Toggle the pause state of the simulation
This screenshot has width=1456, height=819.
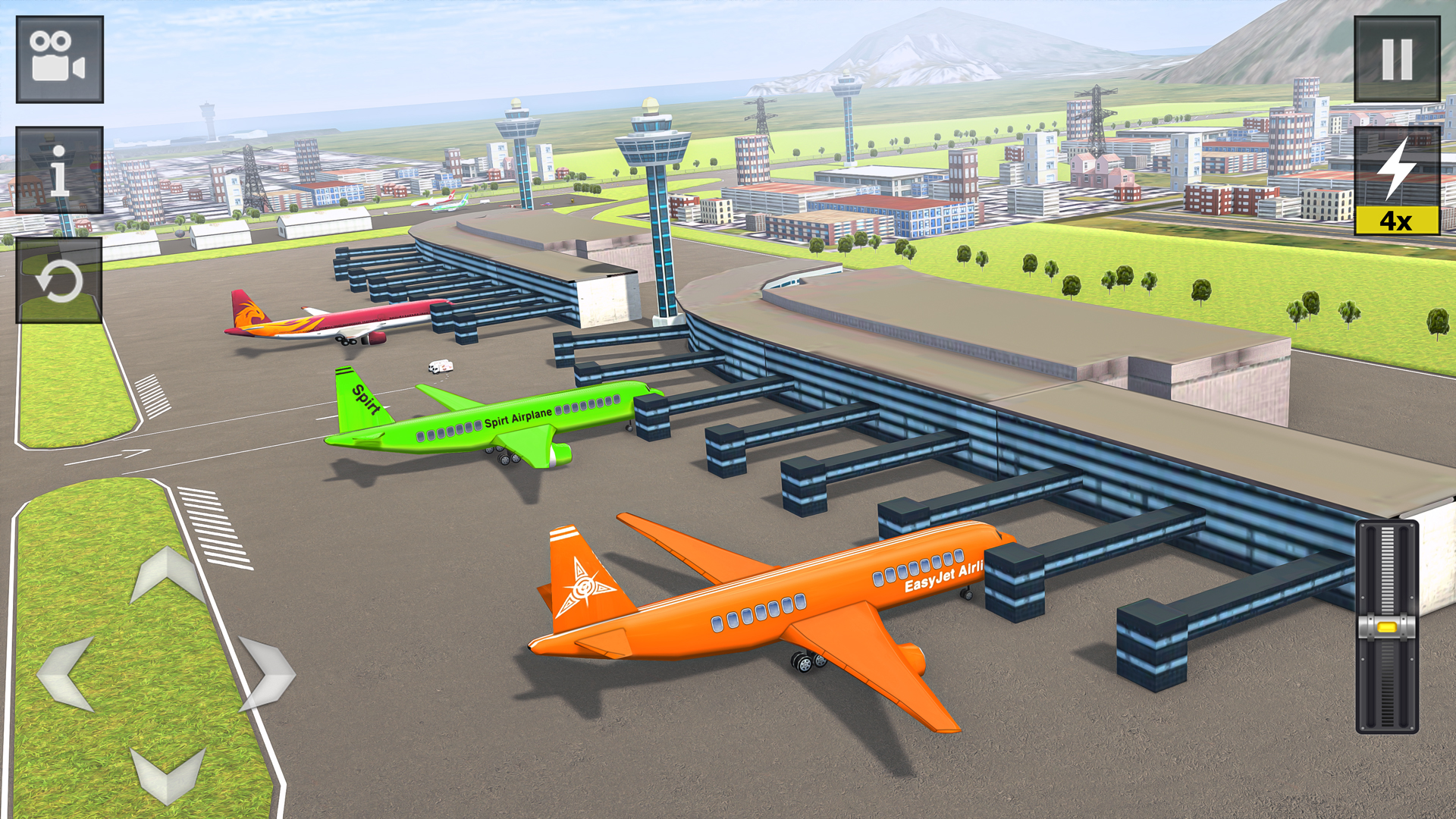coord(1398,57)
